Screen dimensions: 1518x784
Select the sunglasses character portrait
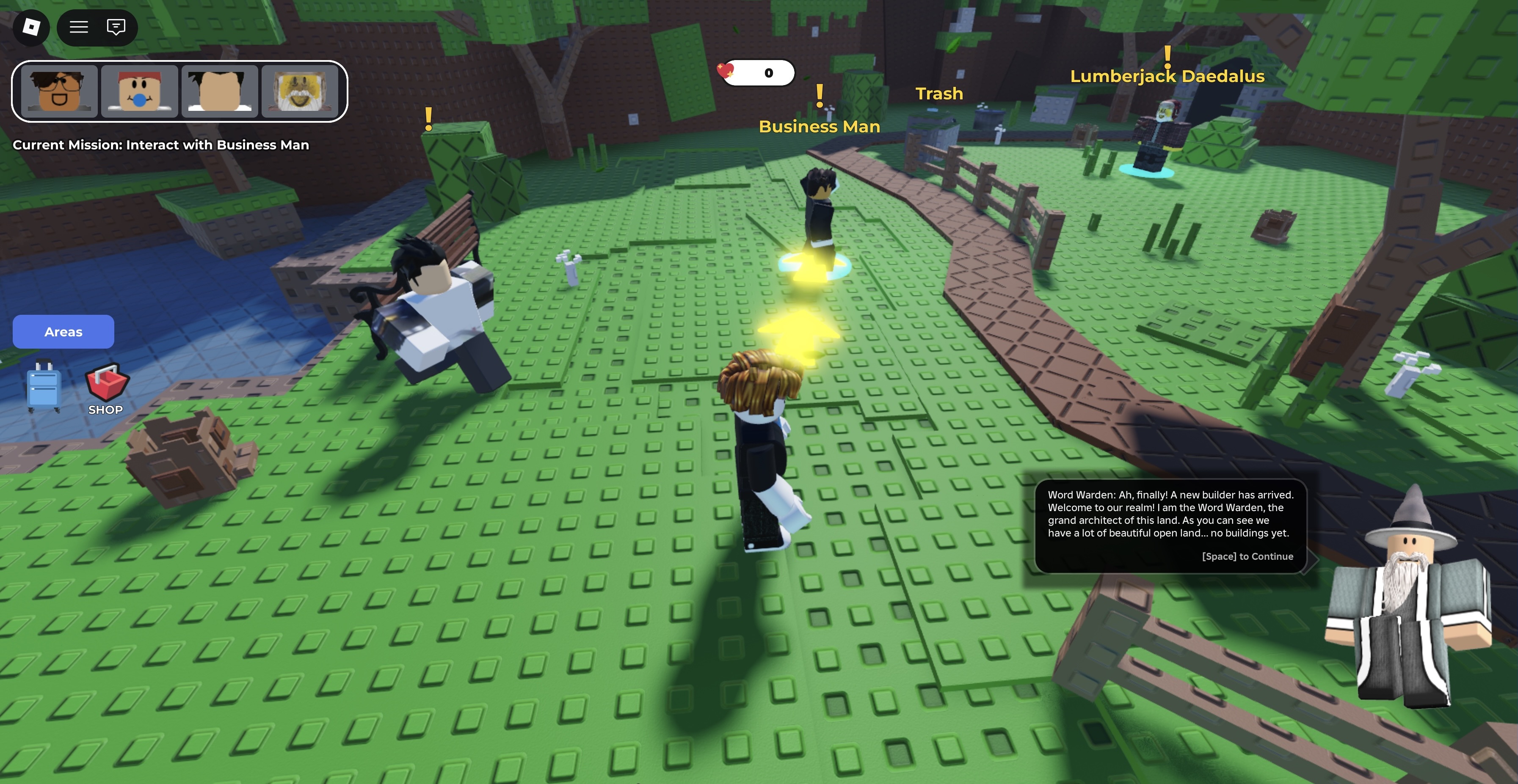(x=59, y=91)
